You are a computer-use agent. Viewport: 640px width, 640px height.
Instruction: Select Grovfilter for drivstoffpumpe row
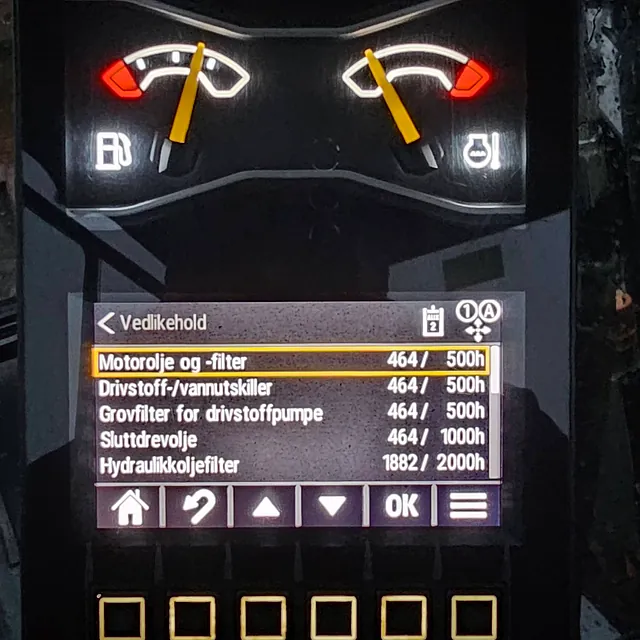click(290, 412)
